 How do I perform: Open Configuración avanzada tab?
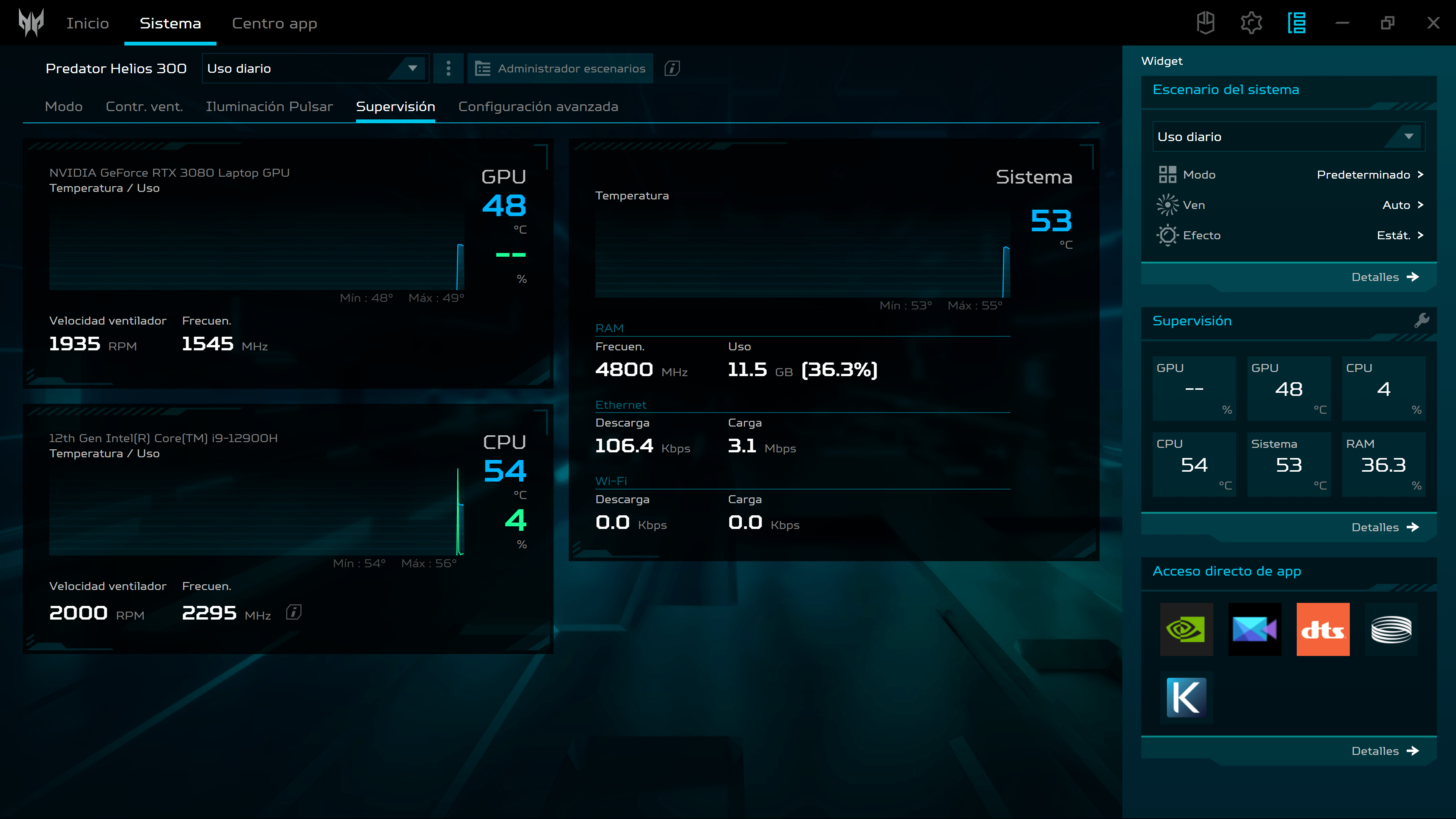(x=538, y=107)
